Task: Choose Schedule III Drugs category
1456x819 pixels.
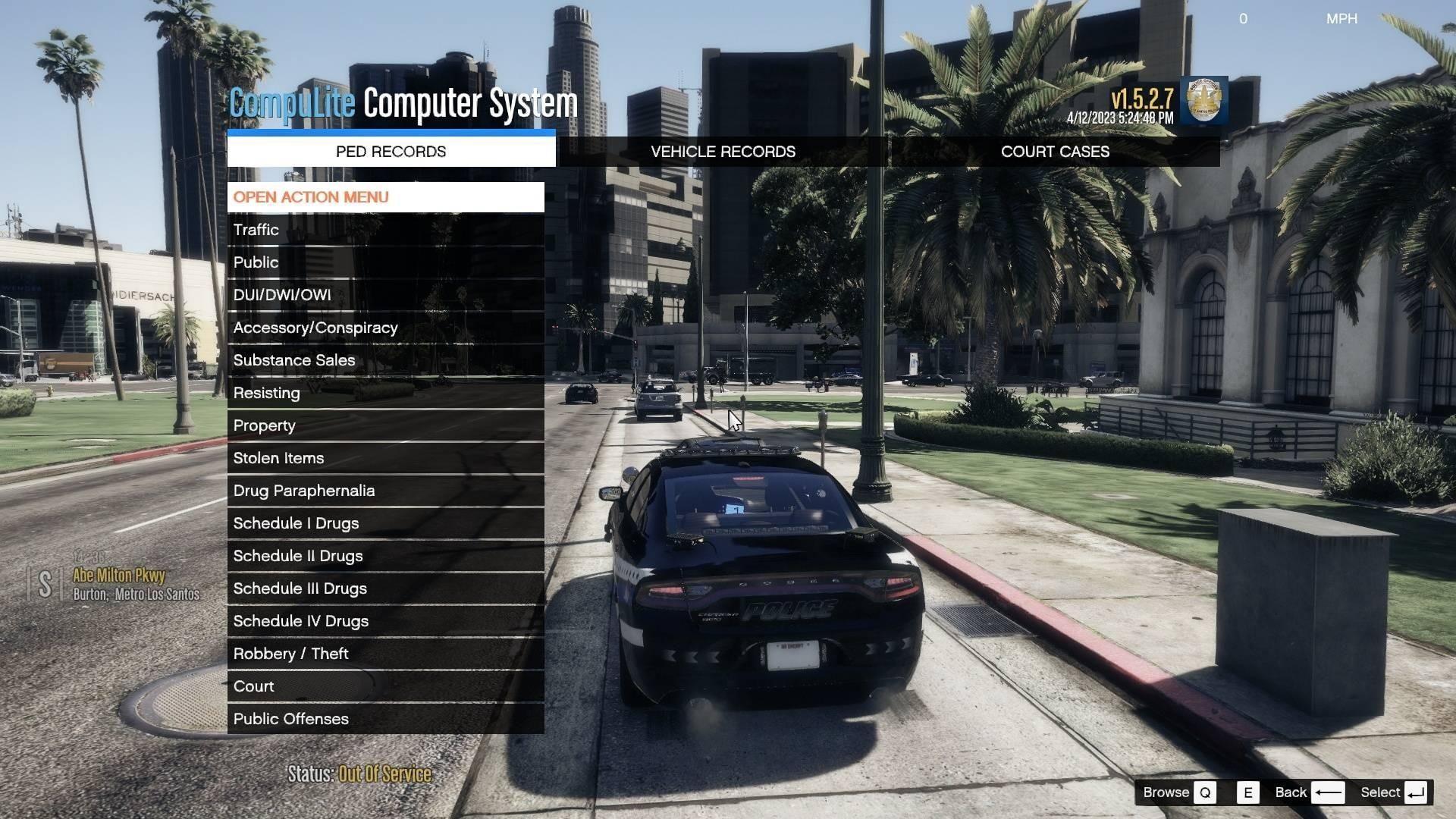Action: [x=385, y=588]
